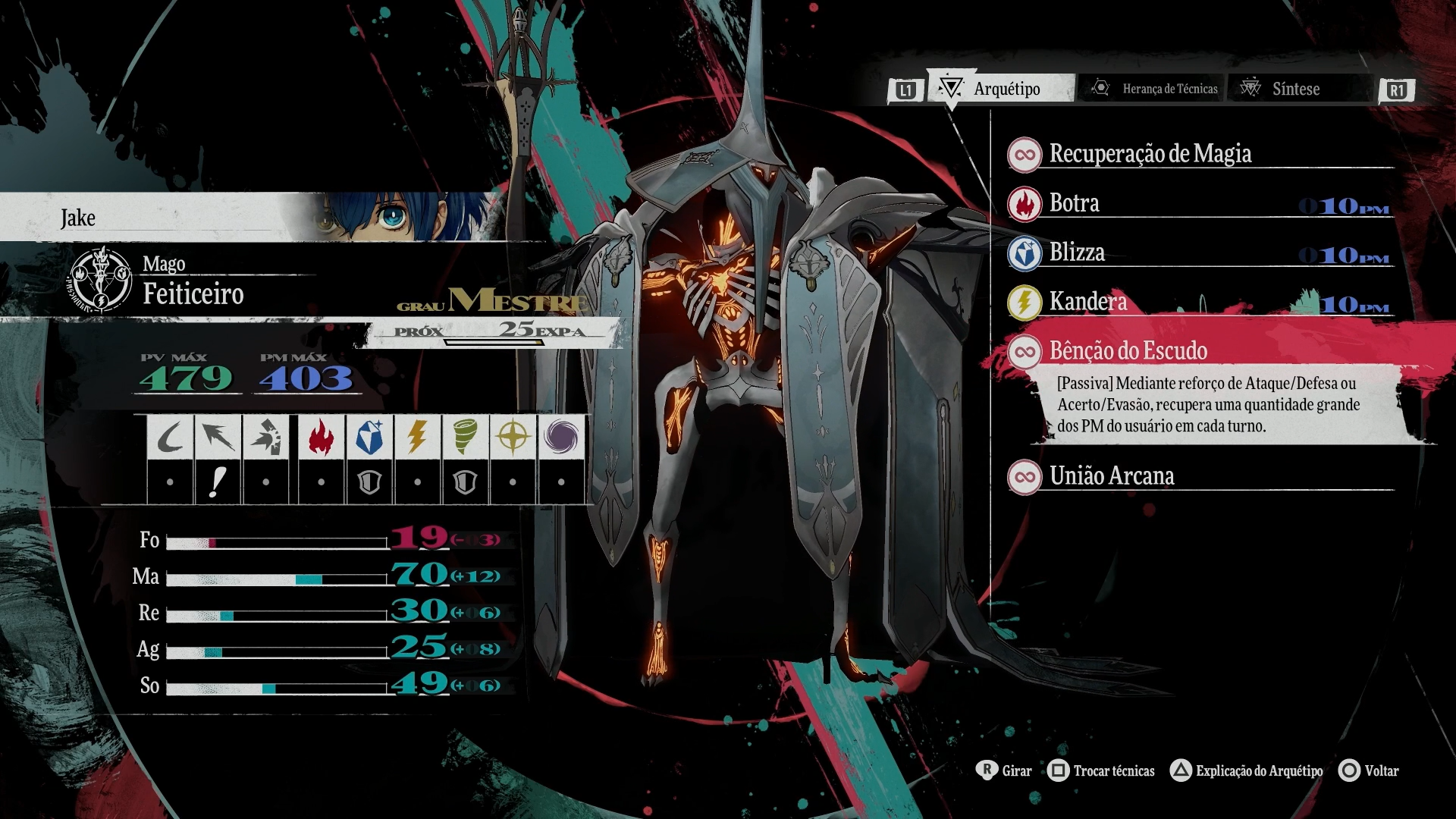
Task: Choose the Botra fire spell
Action: [1074, 203]
